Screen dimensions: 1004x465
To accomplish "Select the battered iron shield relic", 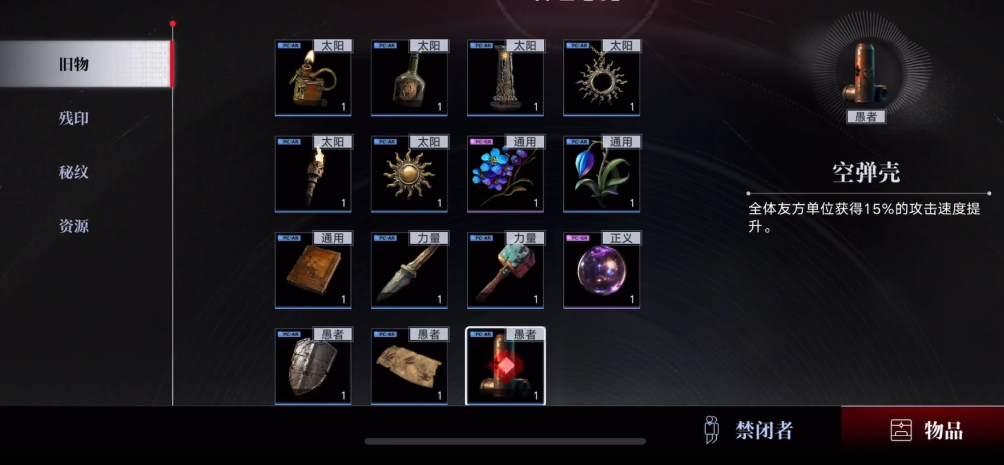I will click(313, 367).
